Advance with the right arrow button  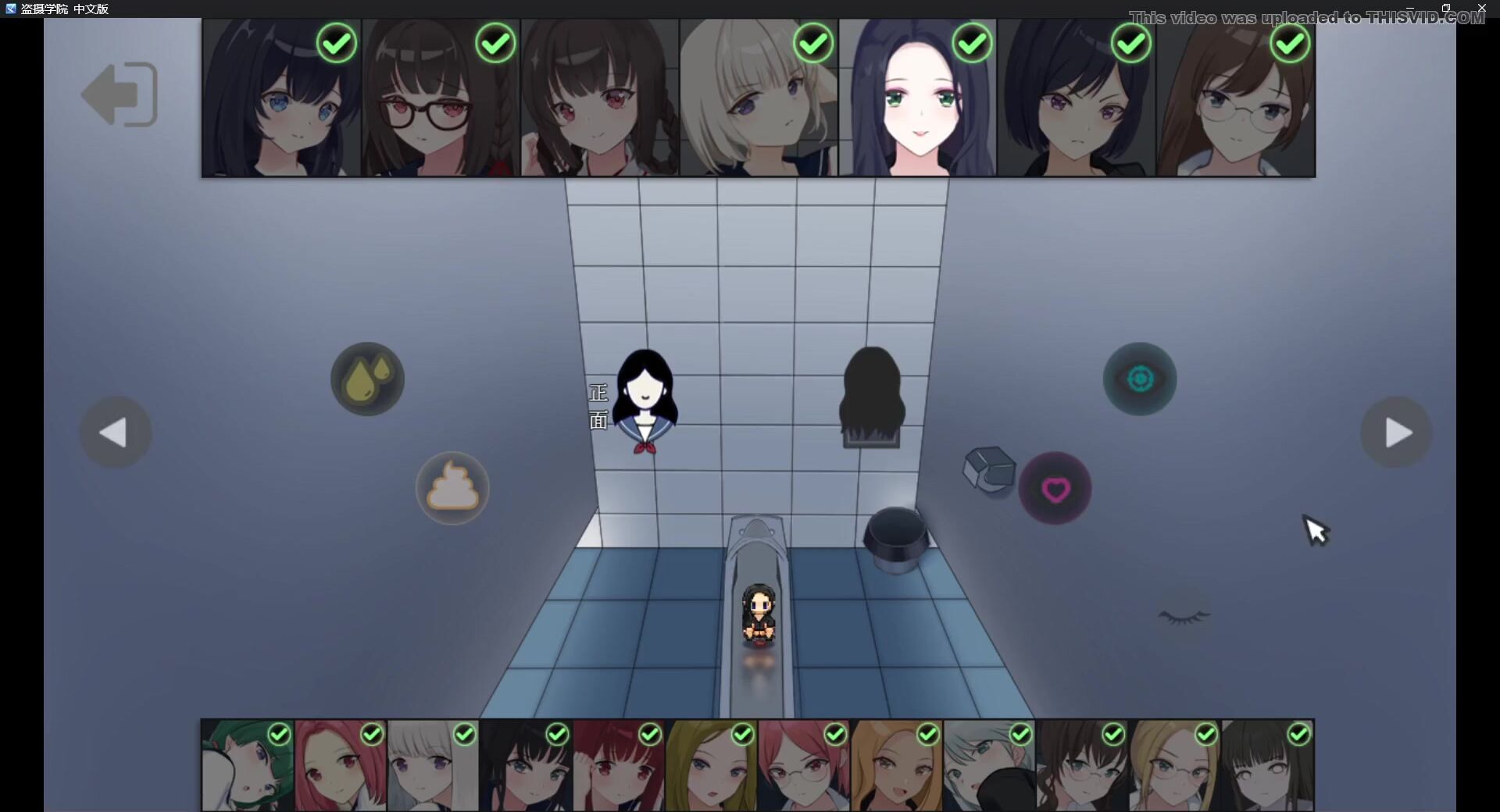(1396, 433)
